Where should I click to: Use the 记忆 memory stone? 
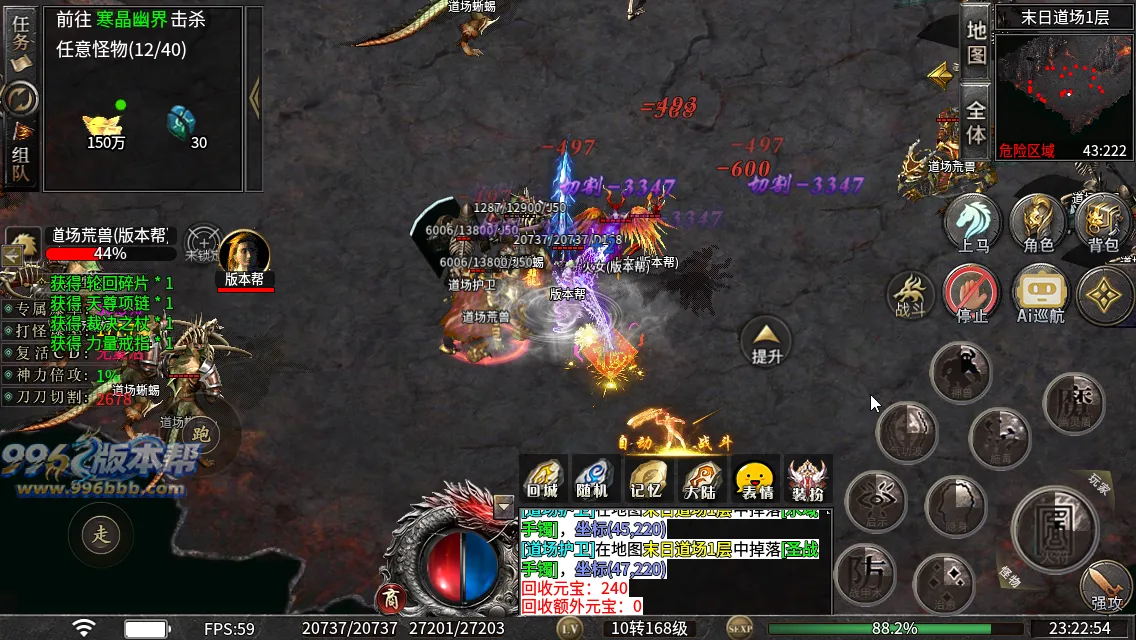pos(648,478)
